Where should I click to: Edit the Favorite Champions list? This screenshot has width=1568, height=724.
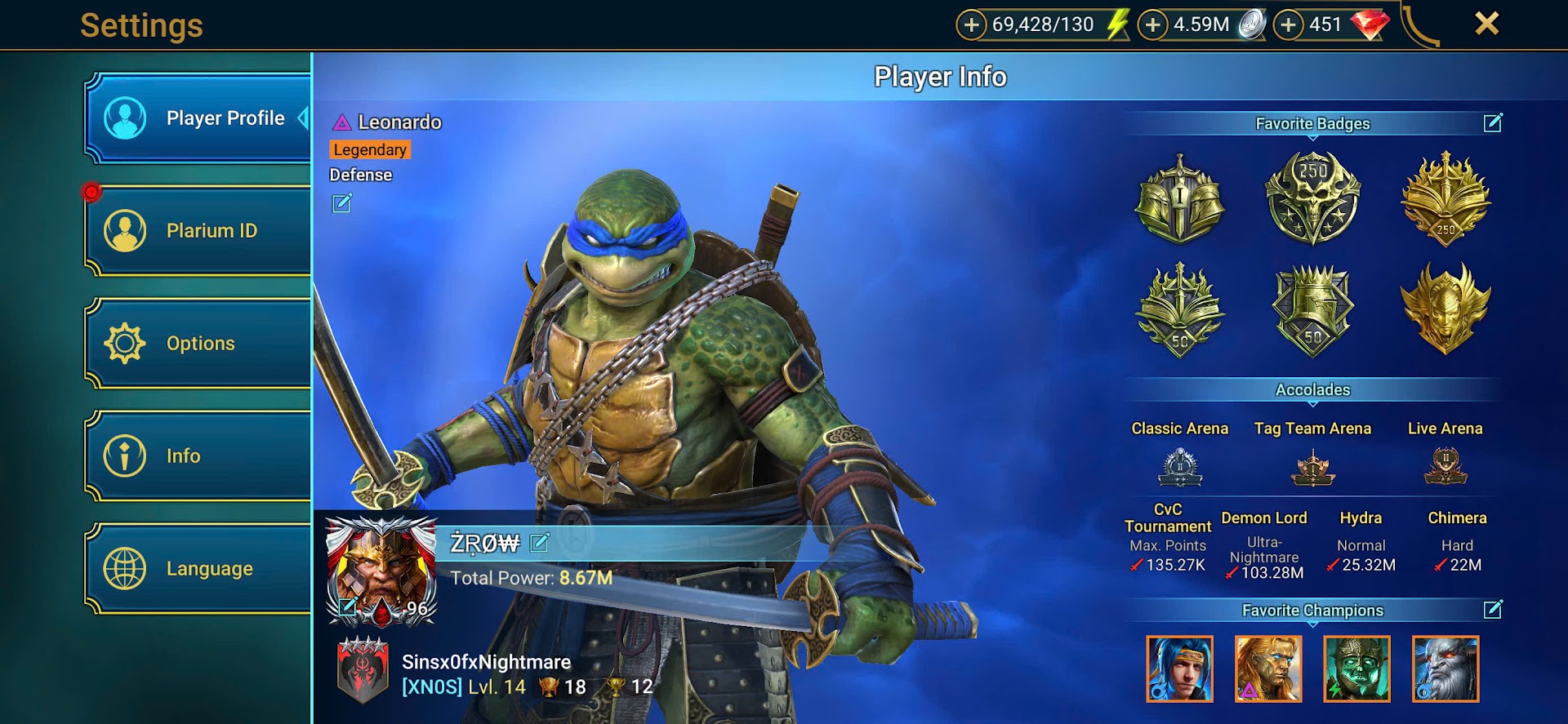(1493, 610)
